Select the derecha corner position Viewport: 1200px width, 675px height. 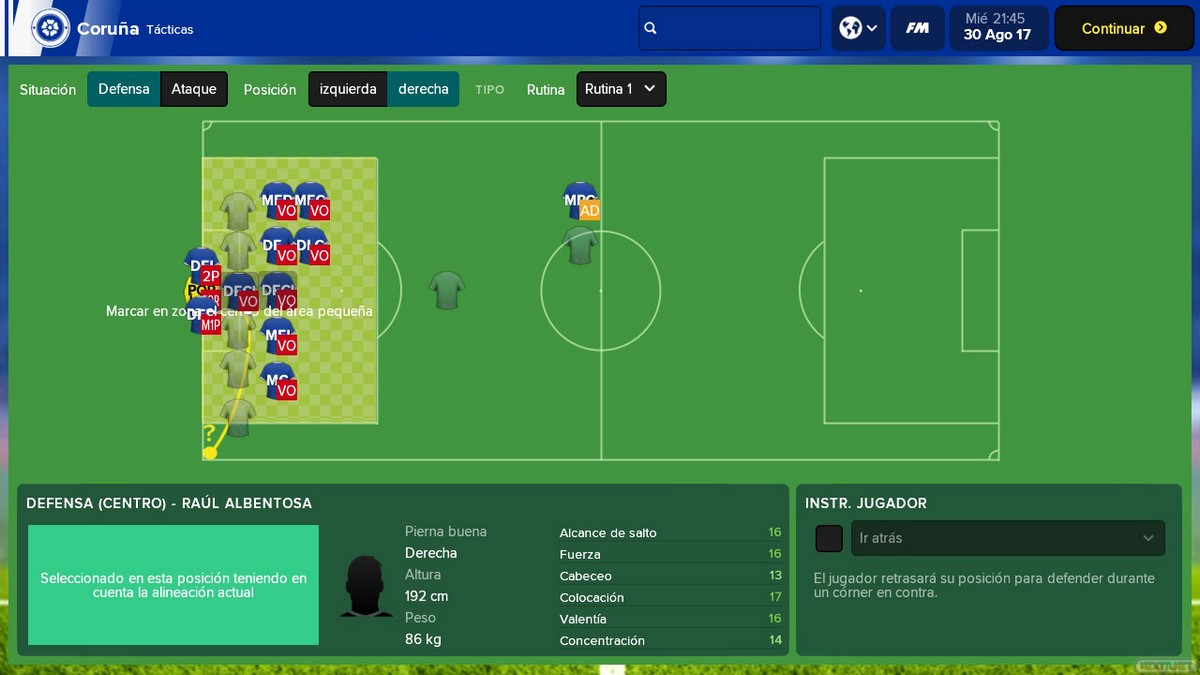(x=423, y=89)
